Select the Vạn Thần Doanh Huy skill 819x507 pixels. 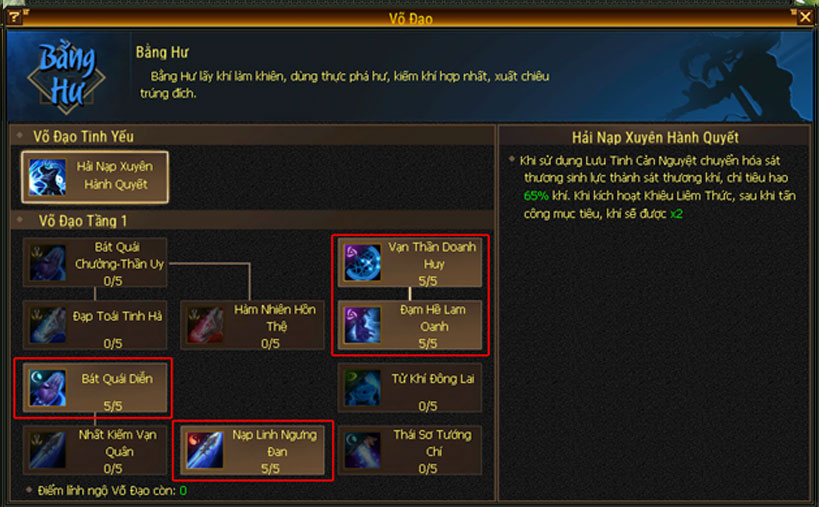[x=410, y=261]
